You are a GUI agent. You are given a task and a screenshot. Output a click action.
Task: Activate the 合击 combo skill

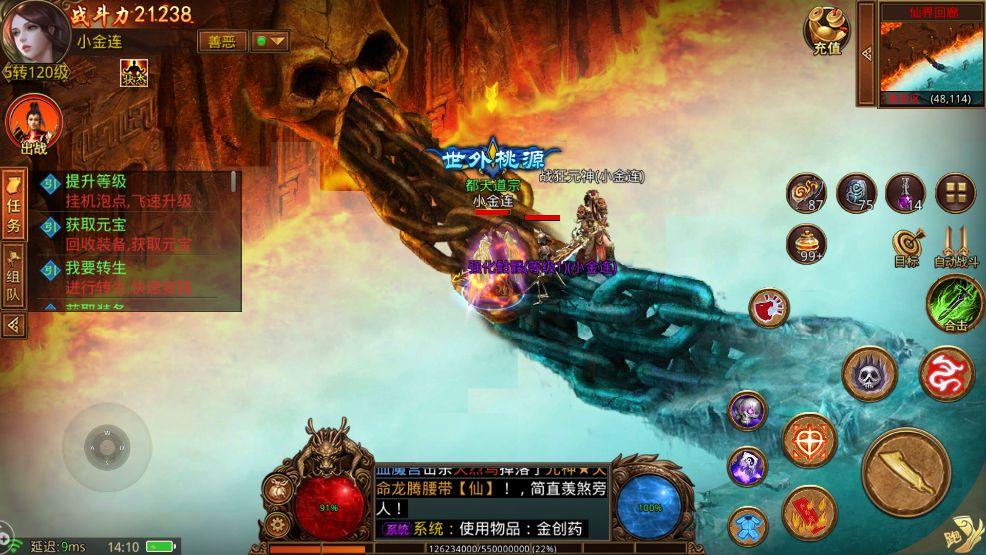coord(954,303)
